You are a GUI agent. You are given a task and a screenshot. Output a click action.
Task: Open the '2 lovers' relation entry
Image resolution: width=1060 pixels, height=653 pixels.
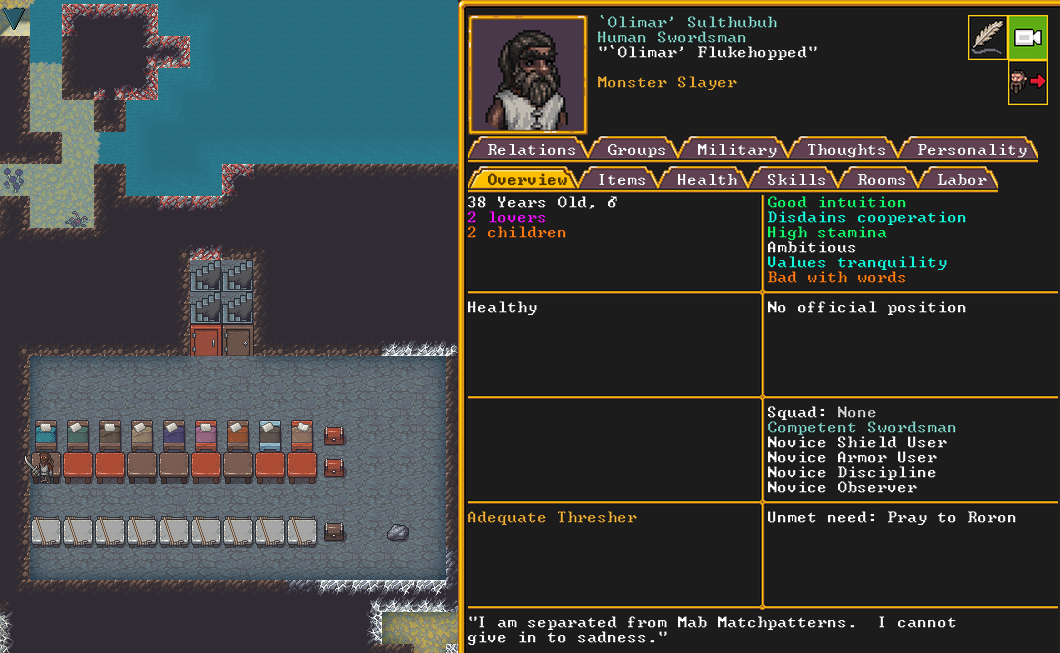click(x=507, y=217)
